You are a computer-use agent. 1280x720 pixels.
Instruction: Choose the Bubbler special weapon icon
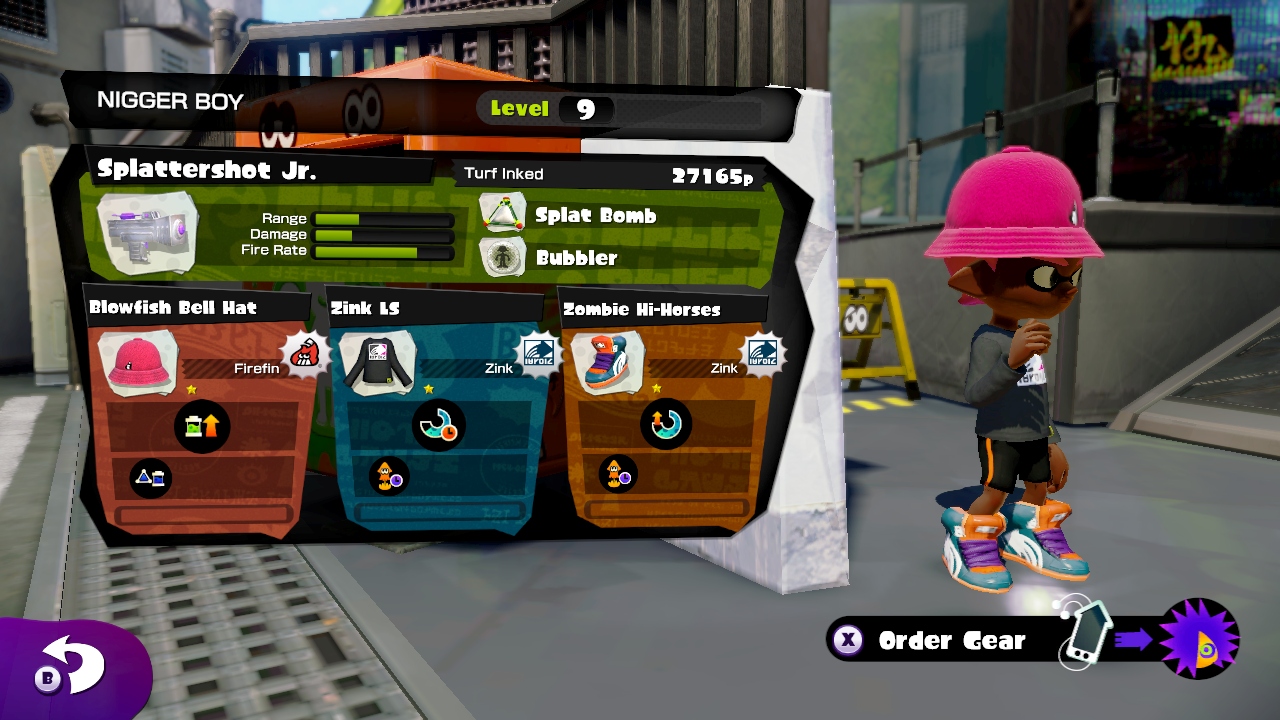tap(503, 257)
